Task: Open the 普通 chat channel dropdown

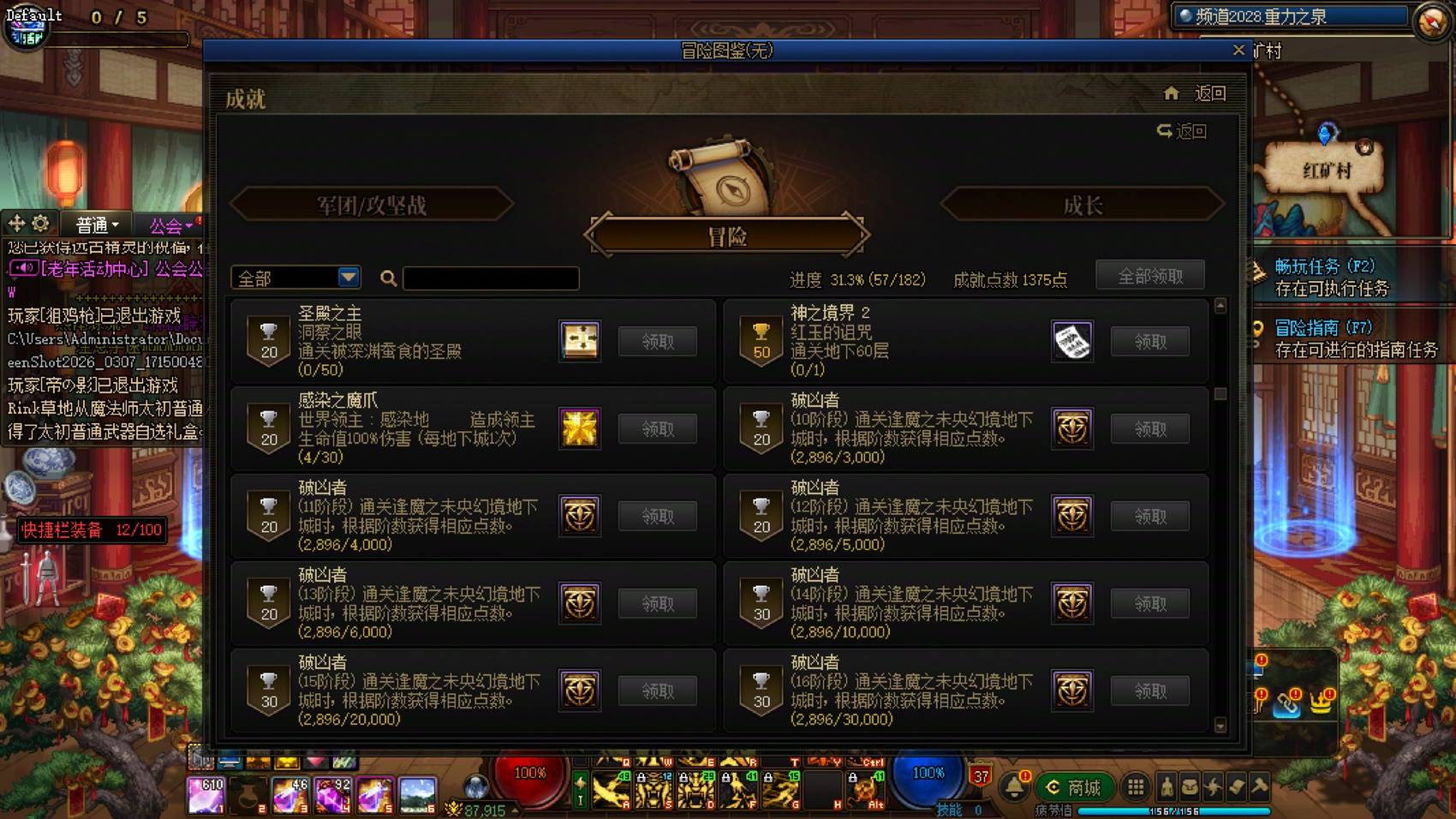Action: [x=94, y=224]
